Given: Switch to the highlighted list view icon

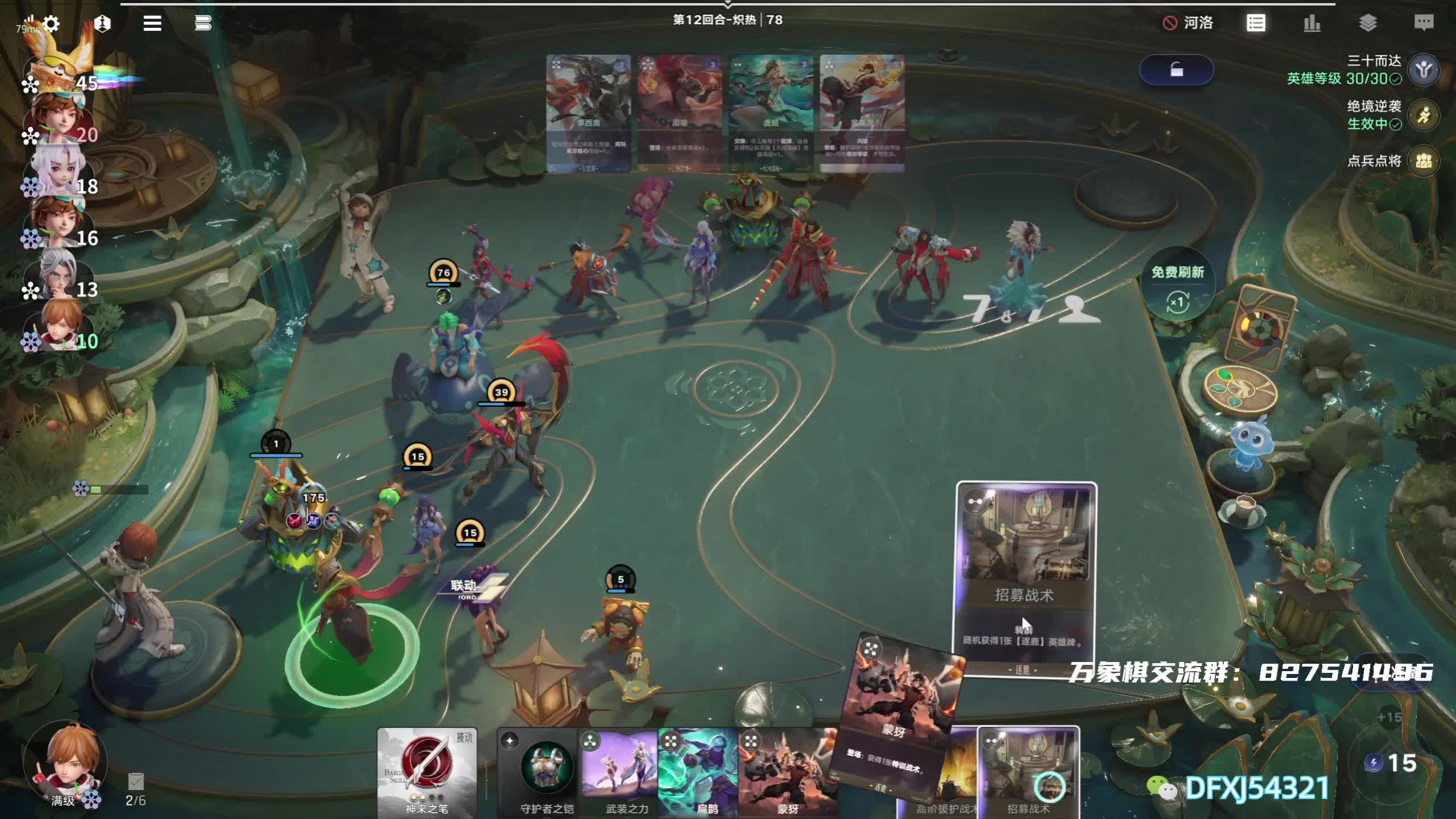Looking at the screenshot, I should [1255, 23].
